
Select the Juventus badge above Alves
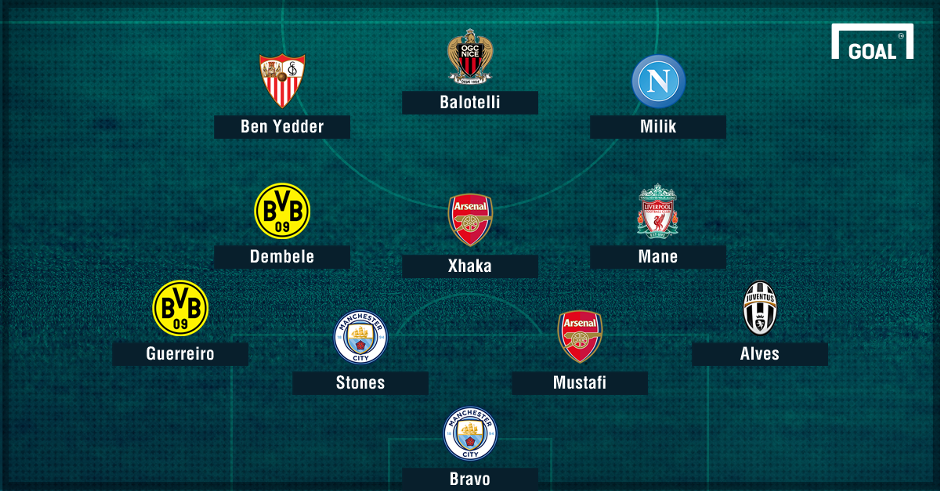pos(760,308)
